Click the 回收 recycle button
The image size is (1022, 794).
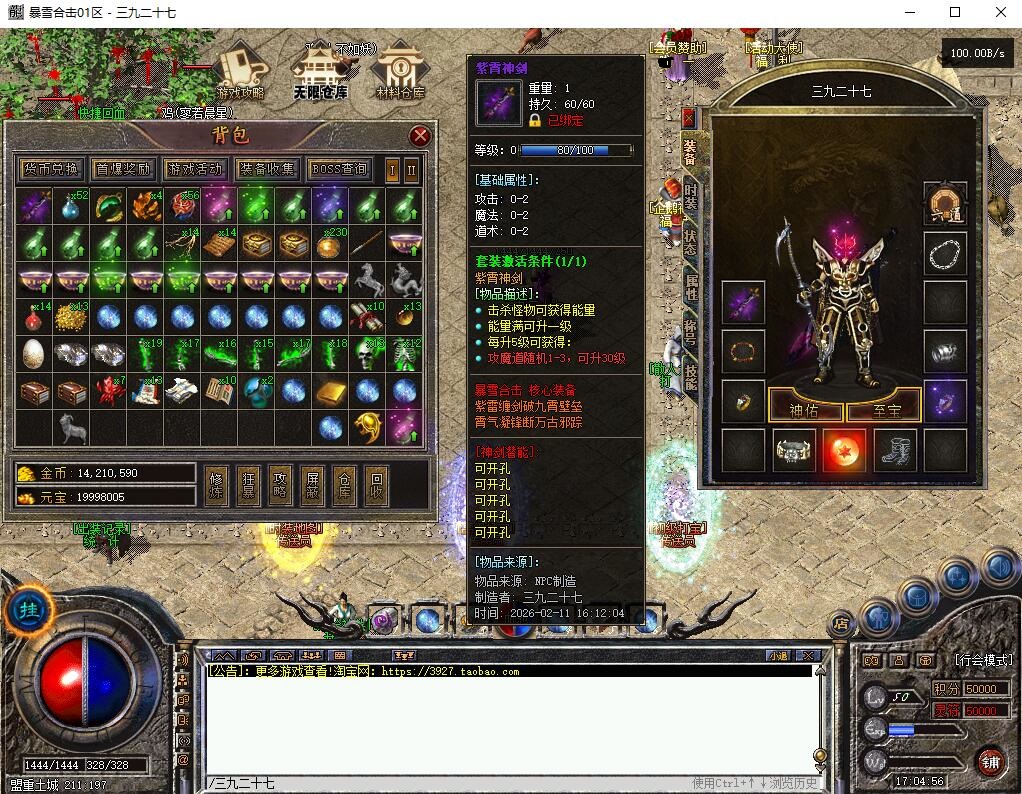pyautogui.click(x=376, y=484)
